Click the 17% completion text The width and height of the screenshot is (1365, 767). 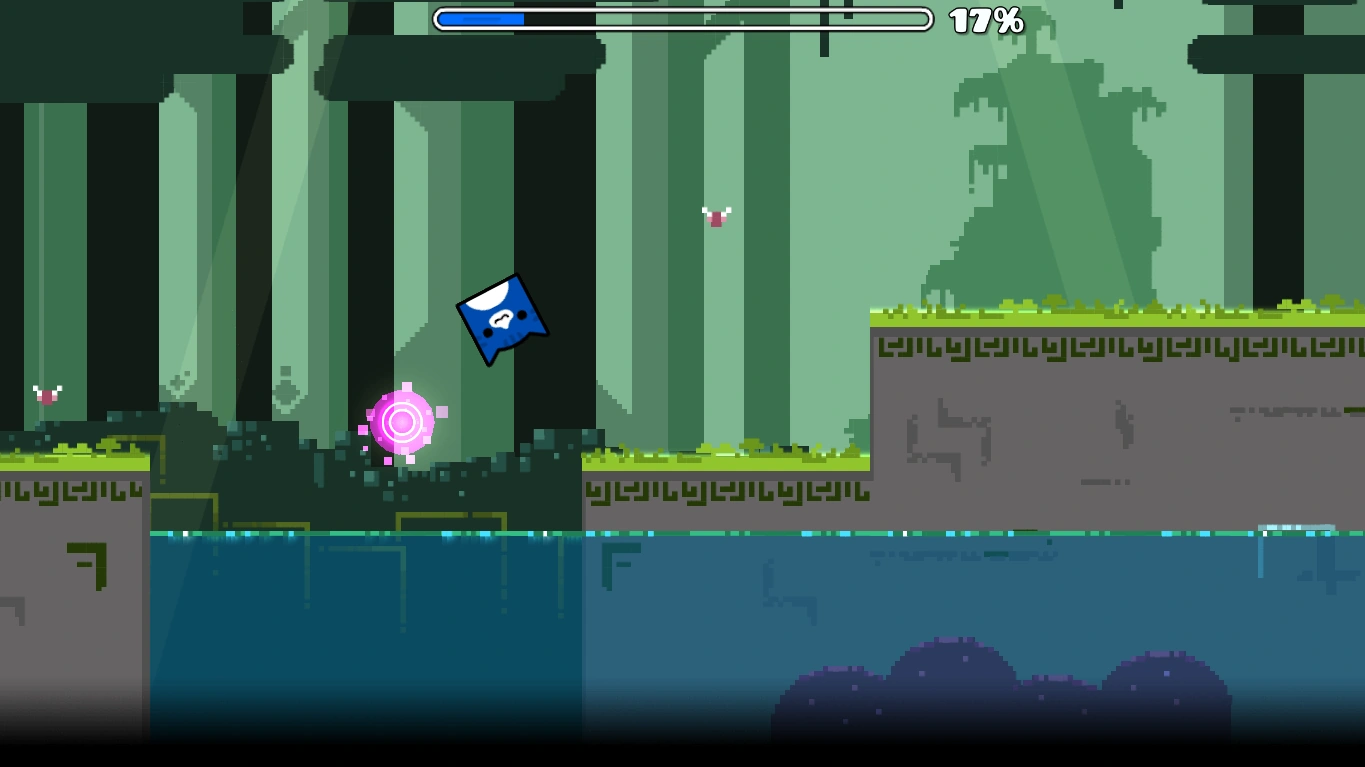coord(984,19)
